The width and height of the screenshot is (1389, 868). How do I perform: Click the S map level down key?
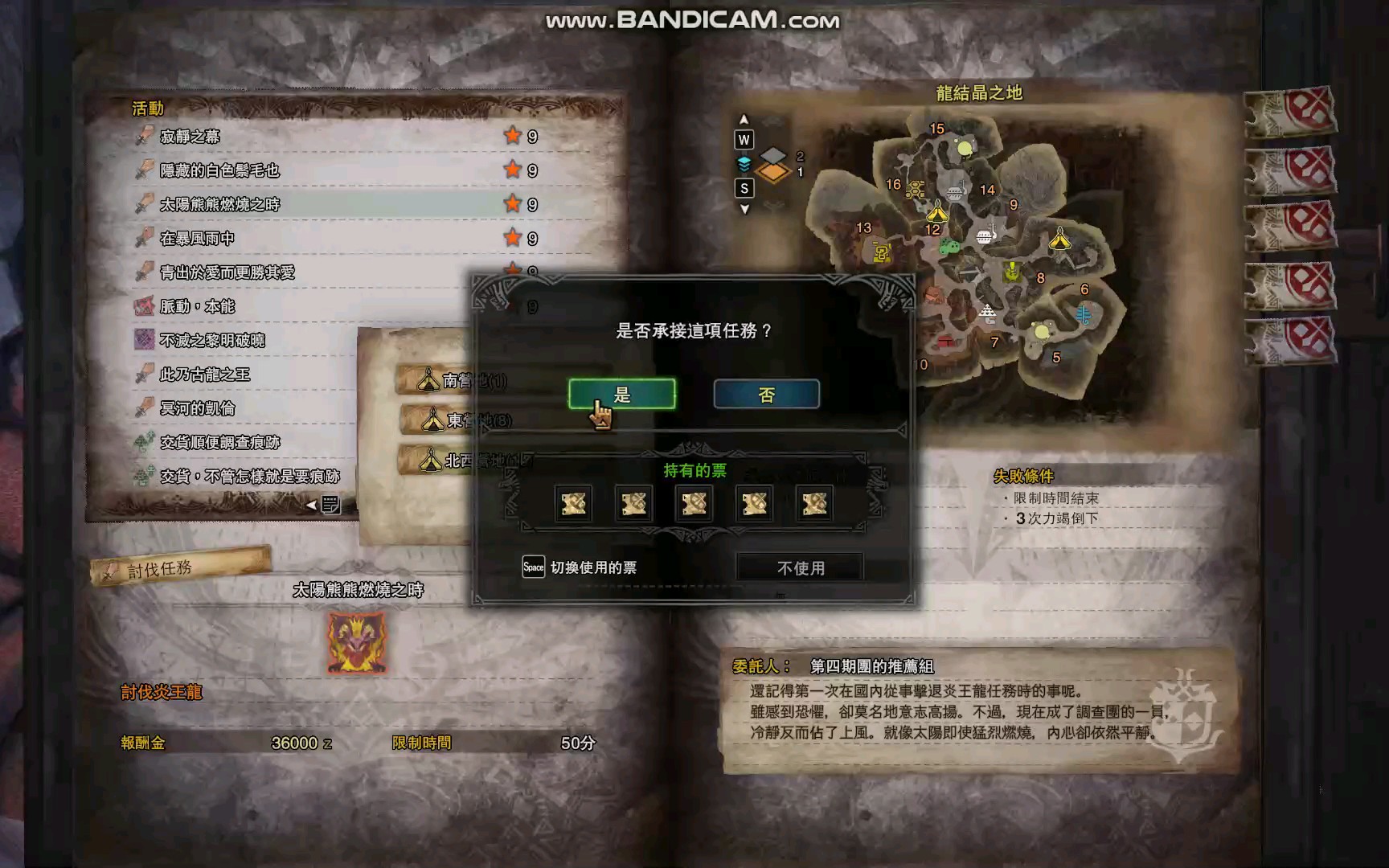point(744,188)
